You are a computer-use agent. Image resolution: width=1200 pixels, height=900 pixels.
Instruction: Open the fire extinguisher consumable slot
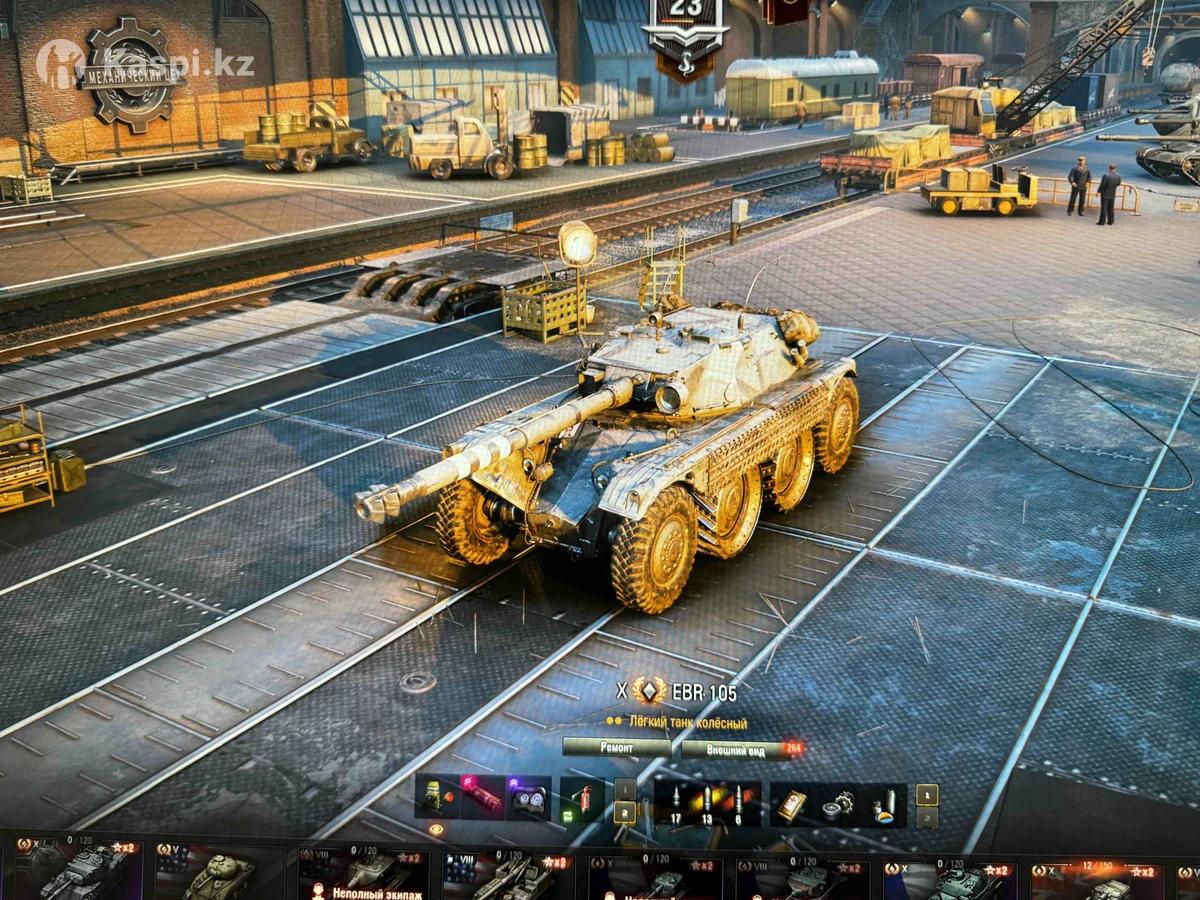582,800
